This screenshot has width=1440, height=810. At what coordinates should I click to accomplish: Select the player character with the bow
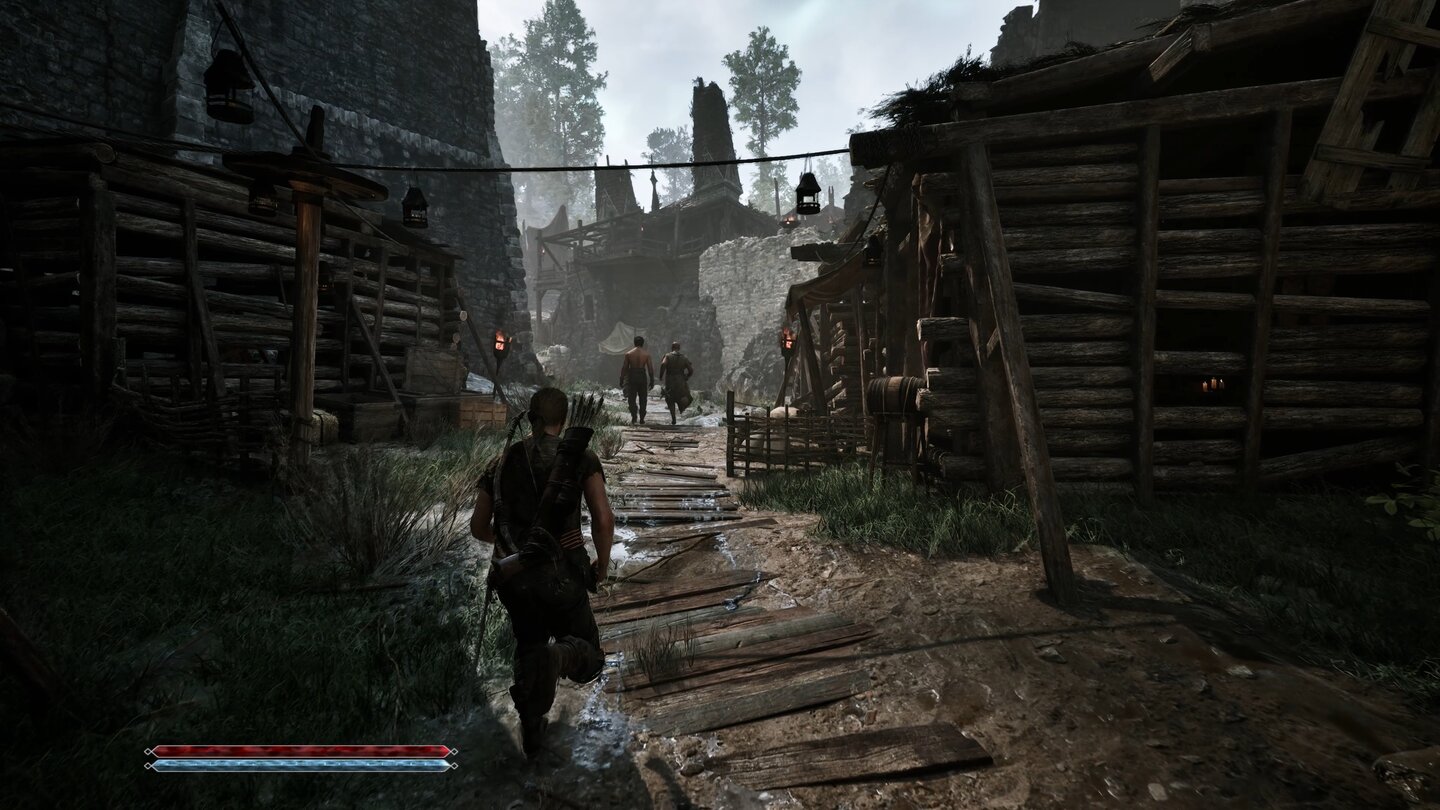[x=545, y=530]
